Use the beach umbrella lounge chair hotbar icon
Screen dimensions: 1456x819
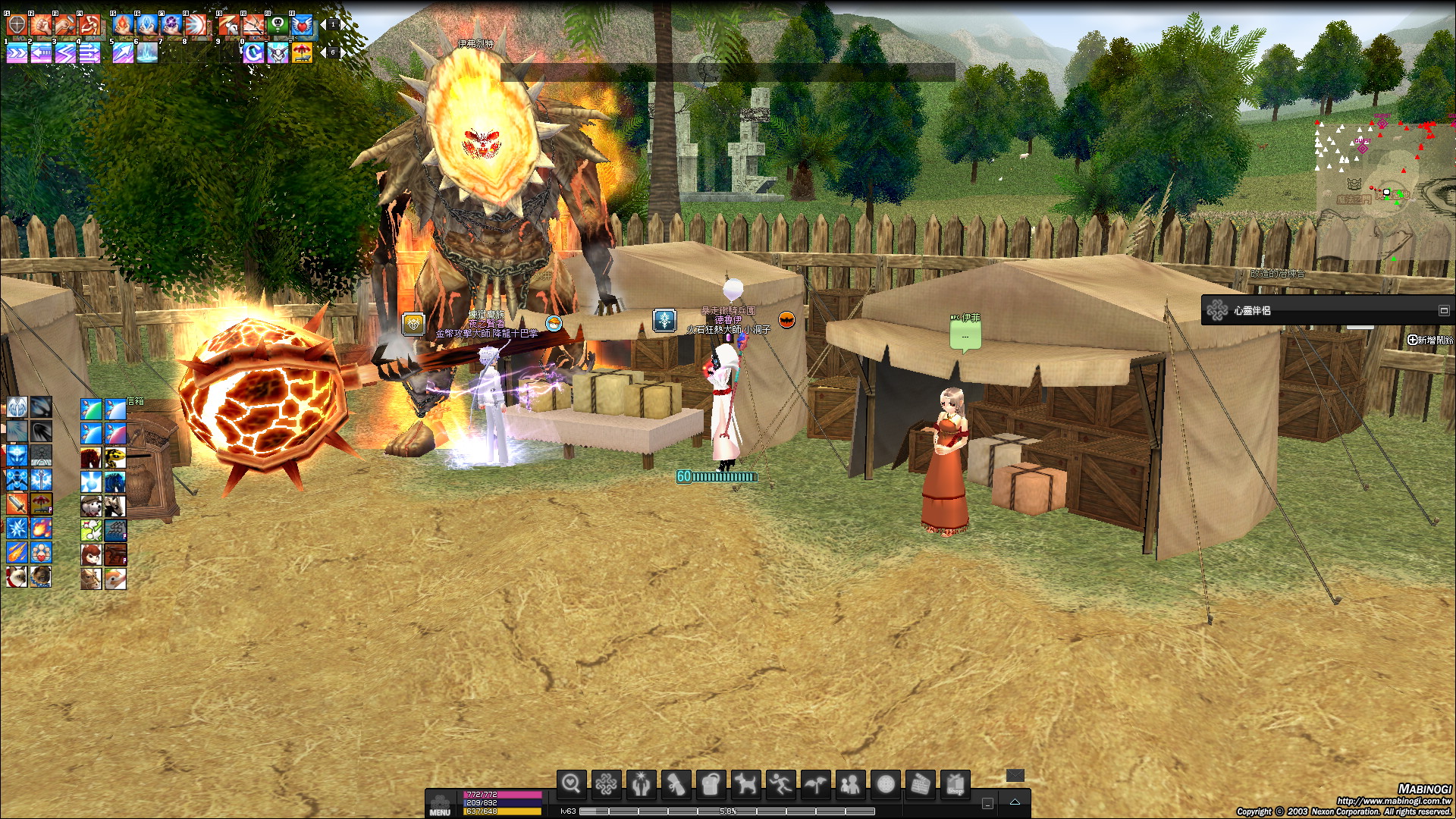click(302, 52)
